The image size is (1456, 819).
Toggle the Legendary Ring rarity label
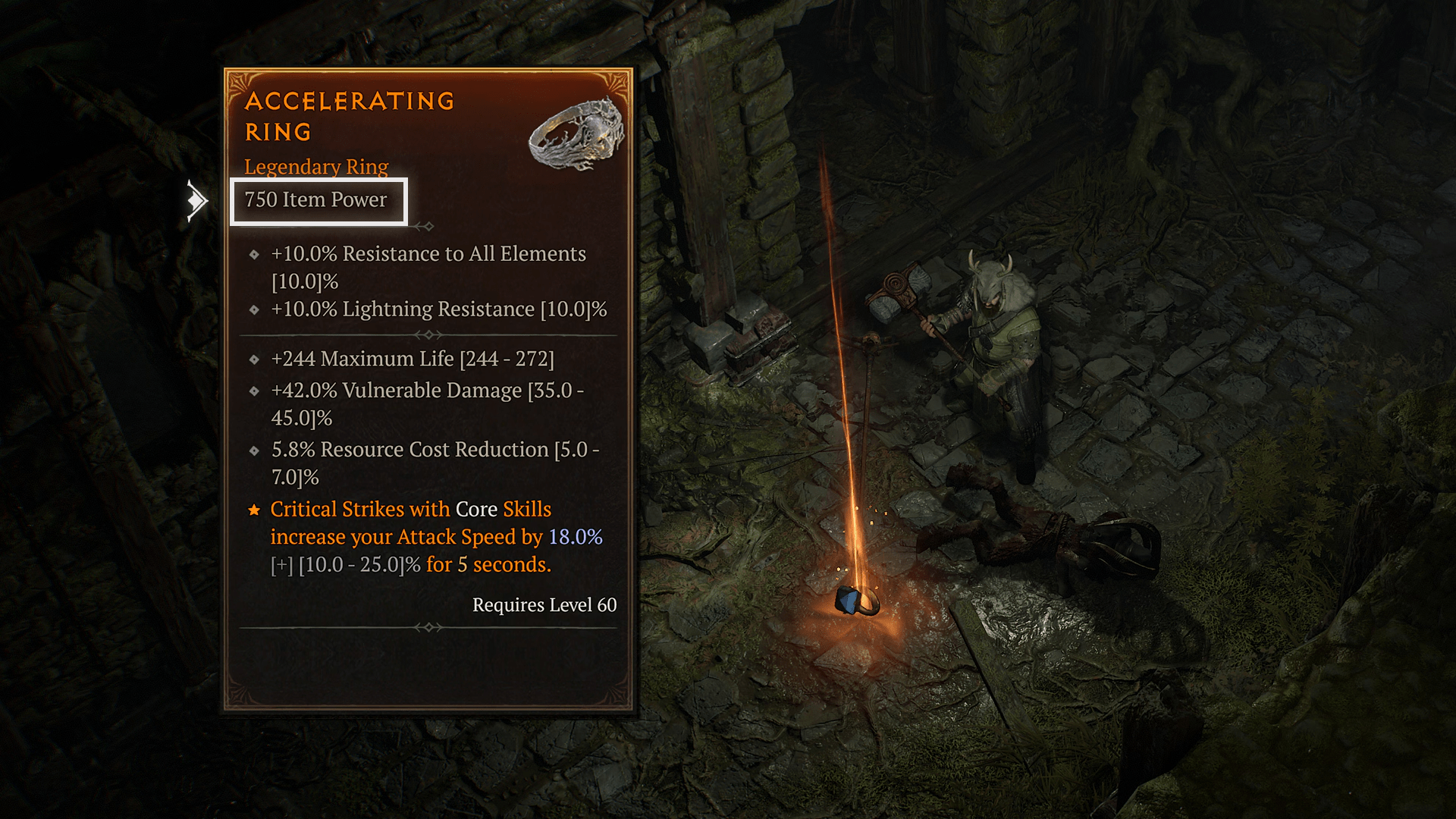[316, 166]
